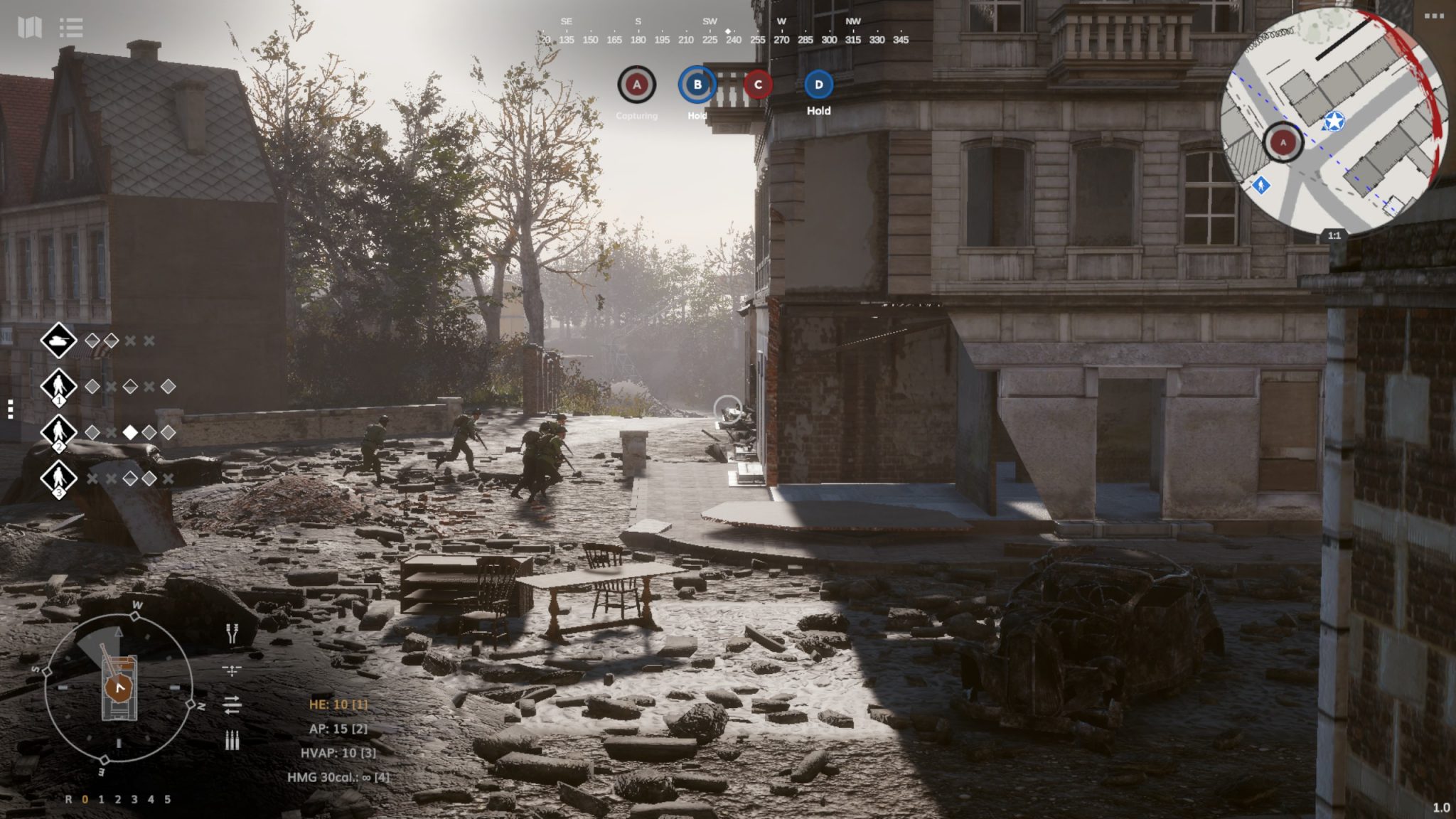Click the shell swap arrows icon

232,705
